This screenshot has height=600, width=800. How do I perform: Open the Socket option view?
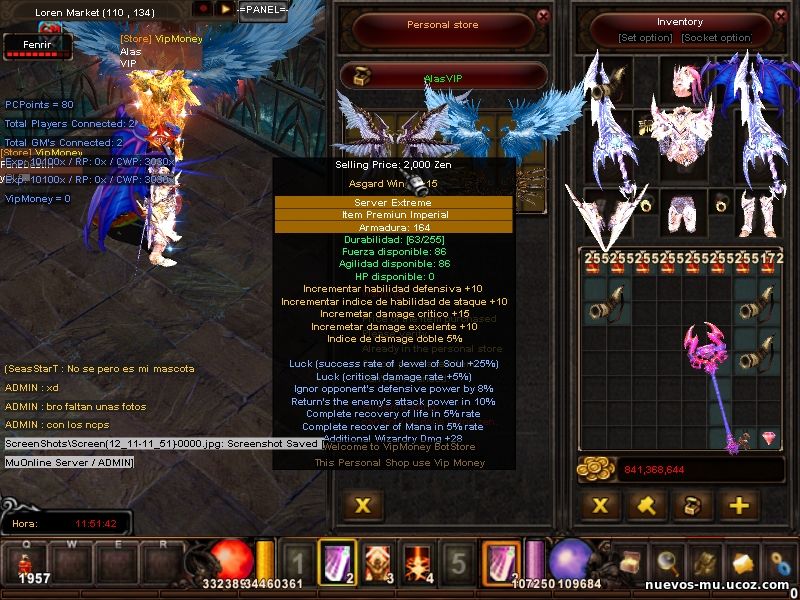716,38
